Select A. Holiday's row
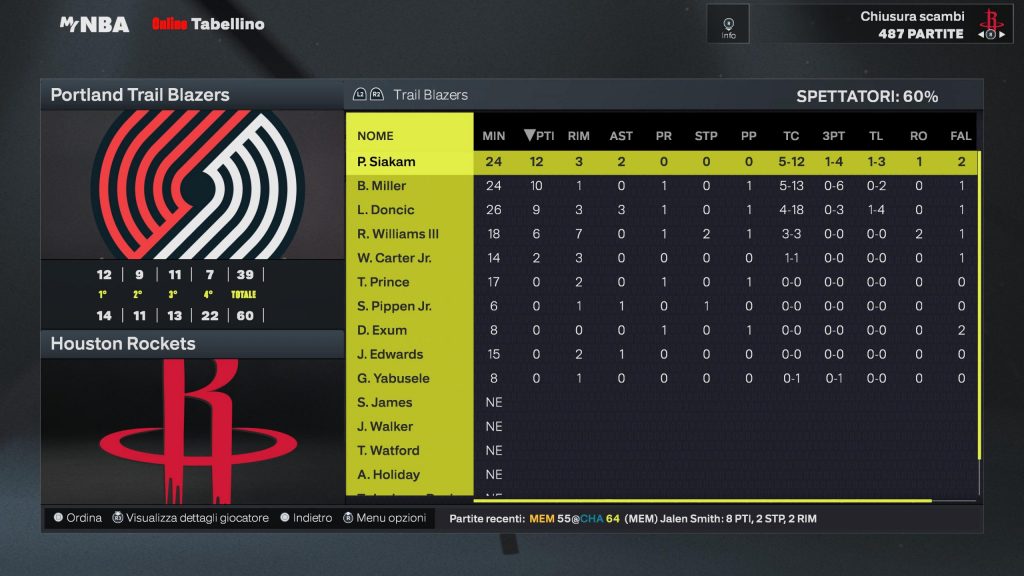1024x576 pixels. (388, 474)
